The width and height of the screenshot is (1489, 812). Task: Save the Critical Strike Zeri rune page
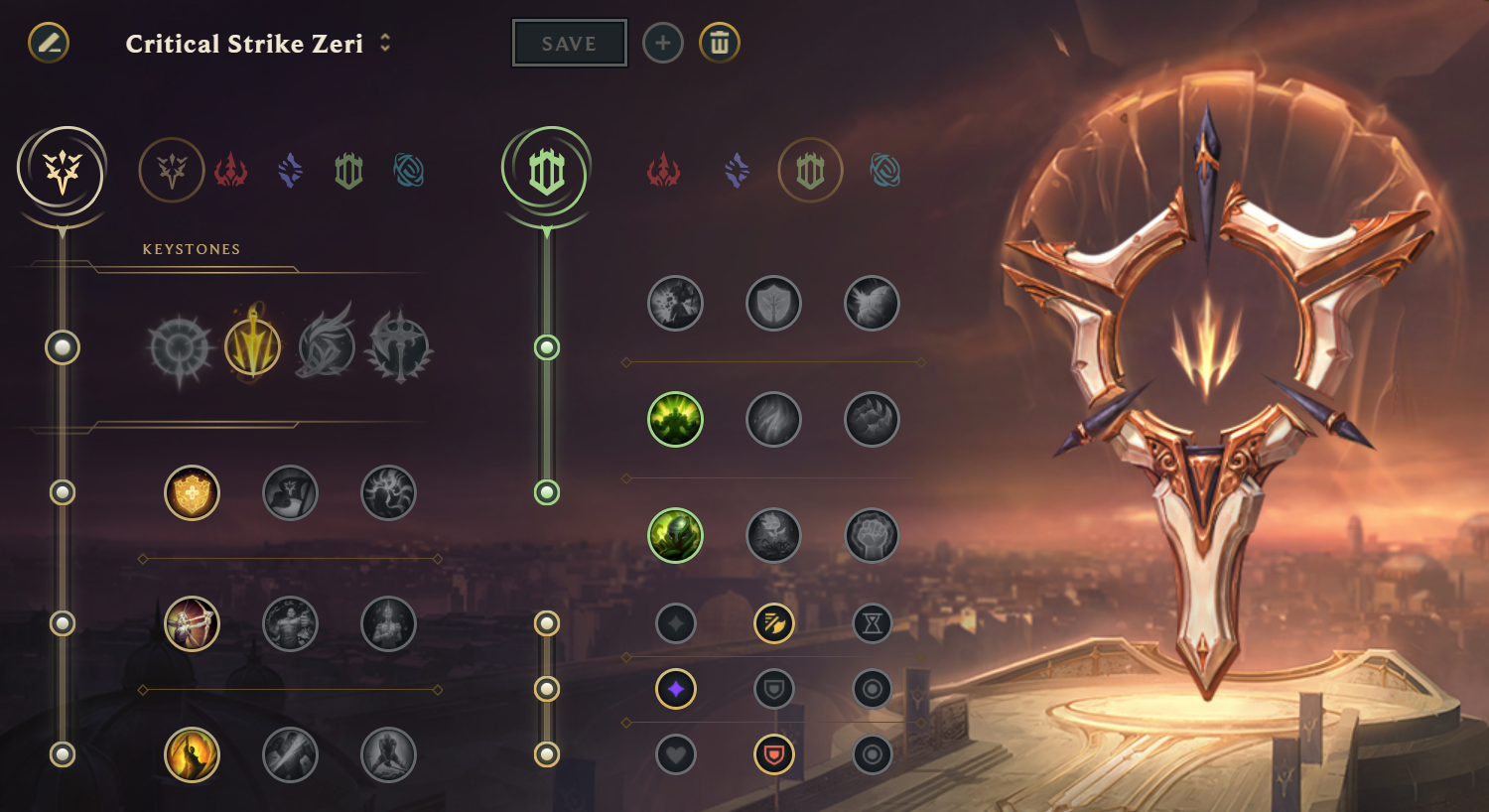[569, 44]
